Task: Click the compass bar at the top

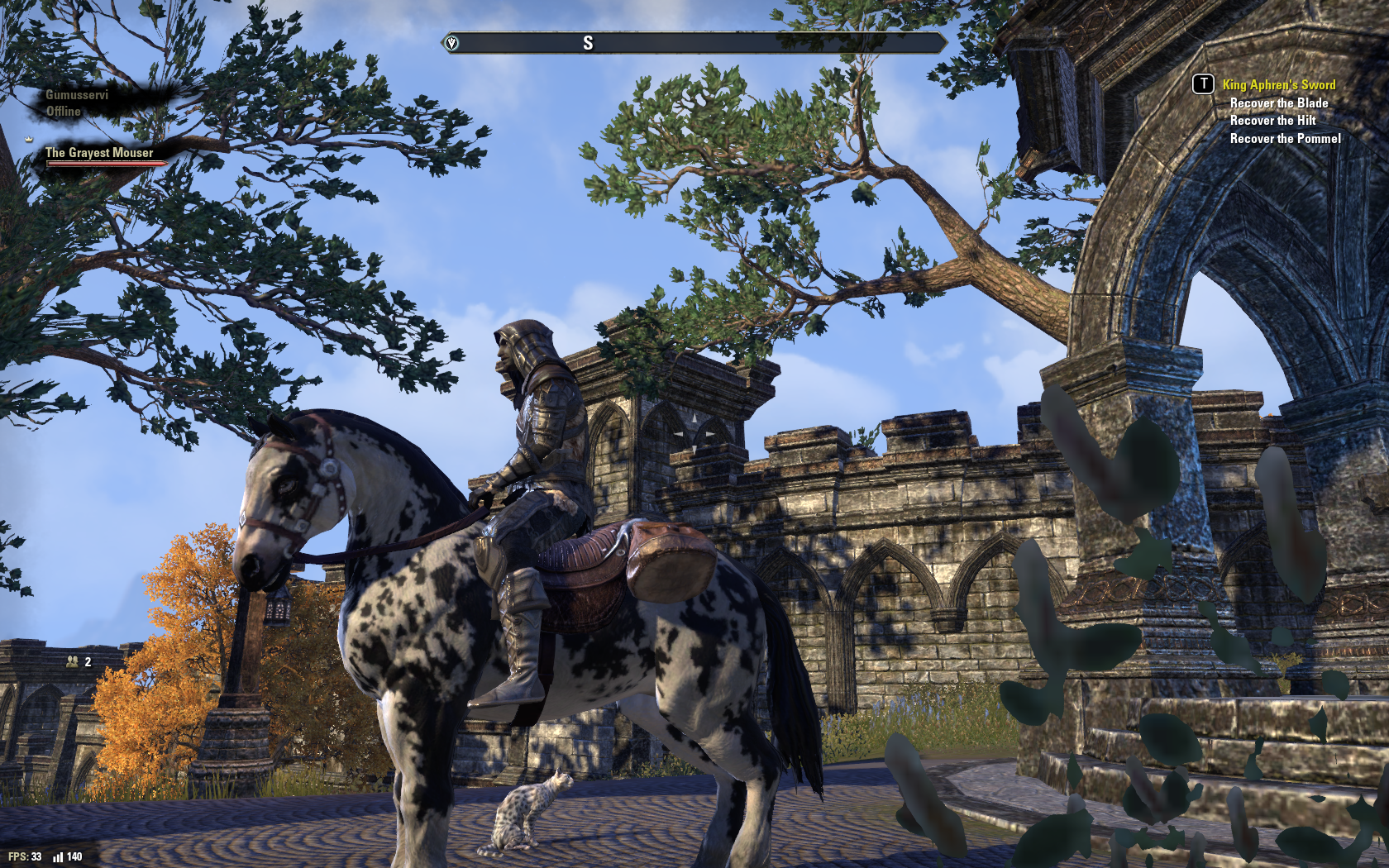Action: [694, 43]
